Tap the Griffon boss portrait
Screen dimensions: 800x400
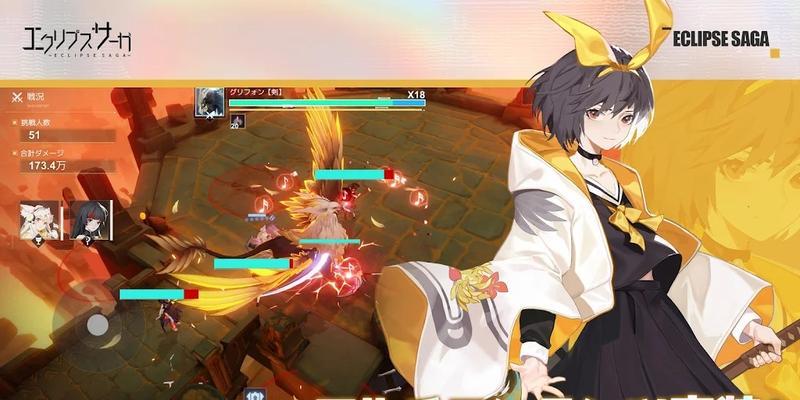209,102
